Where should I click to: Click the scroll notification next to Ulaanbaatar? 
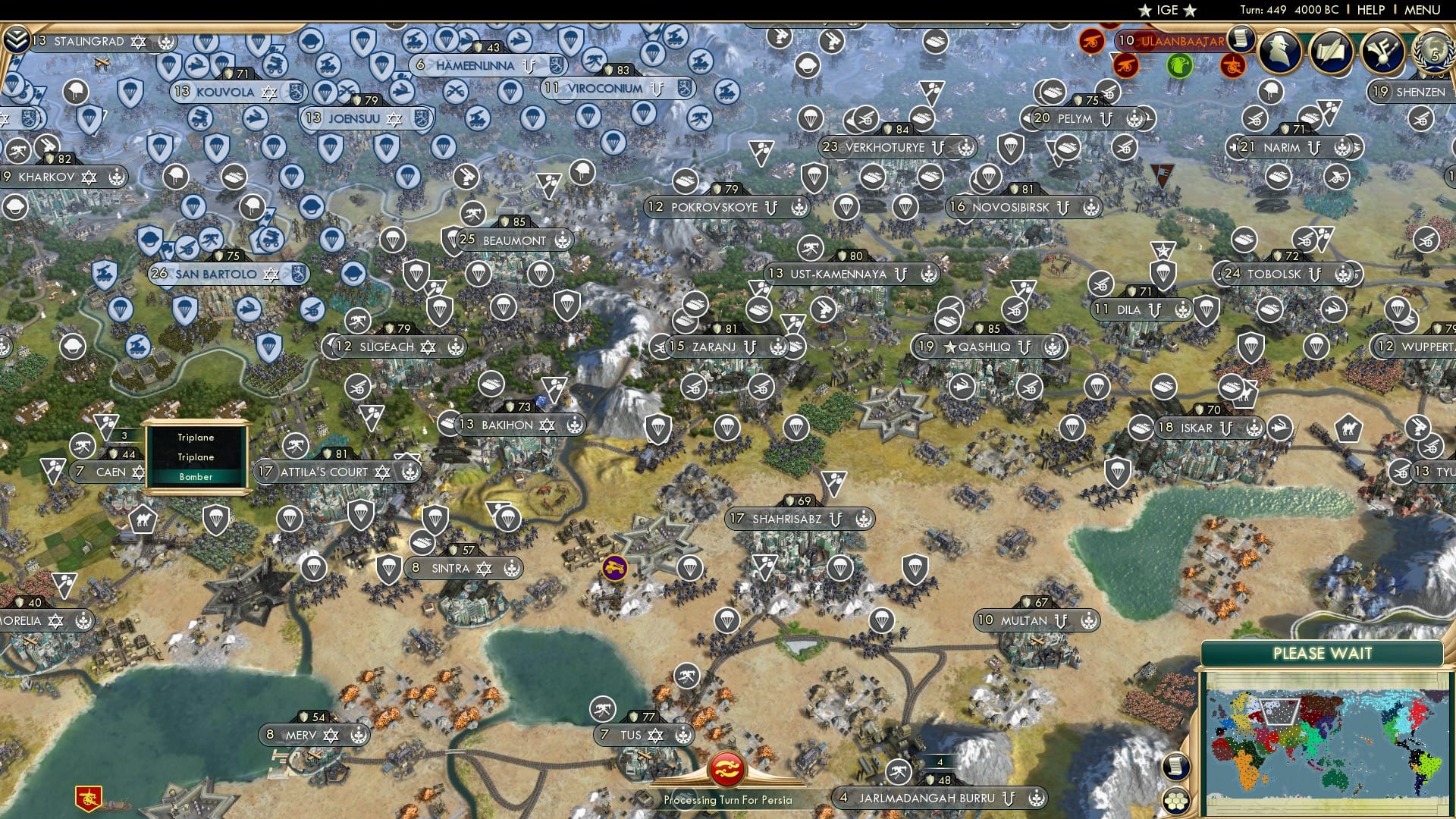[1241, 40]
